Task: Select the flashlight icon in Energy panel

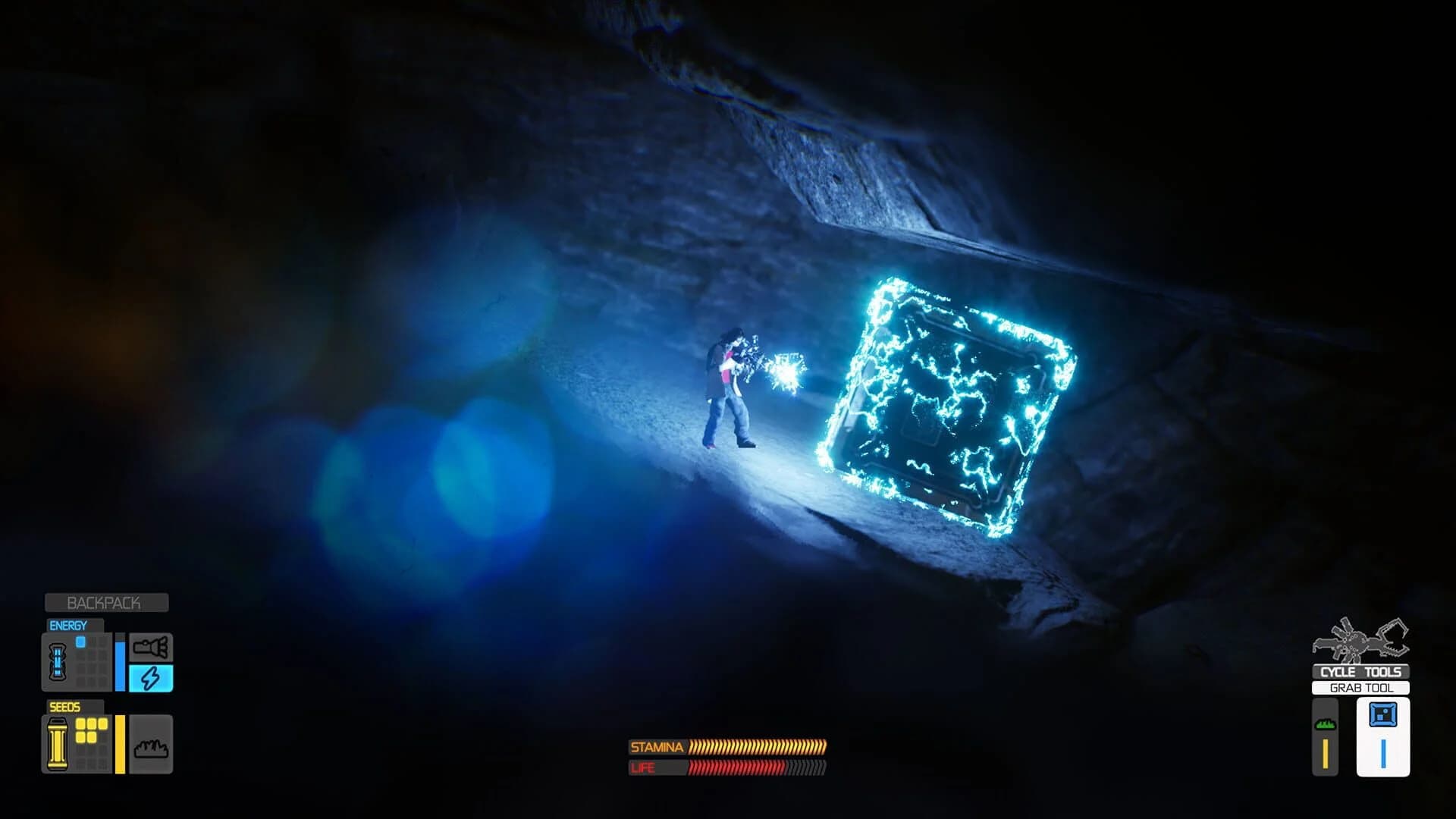Action: click(151, 648)
